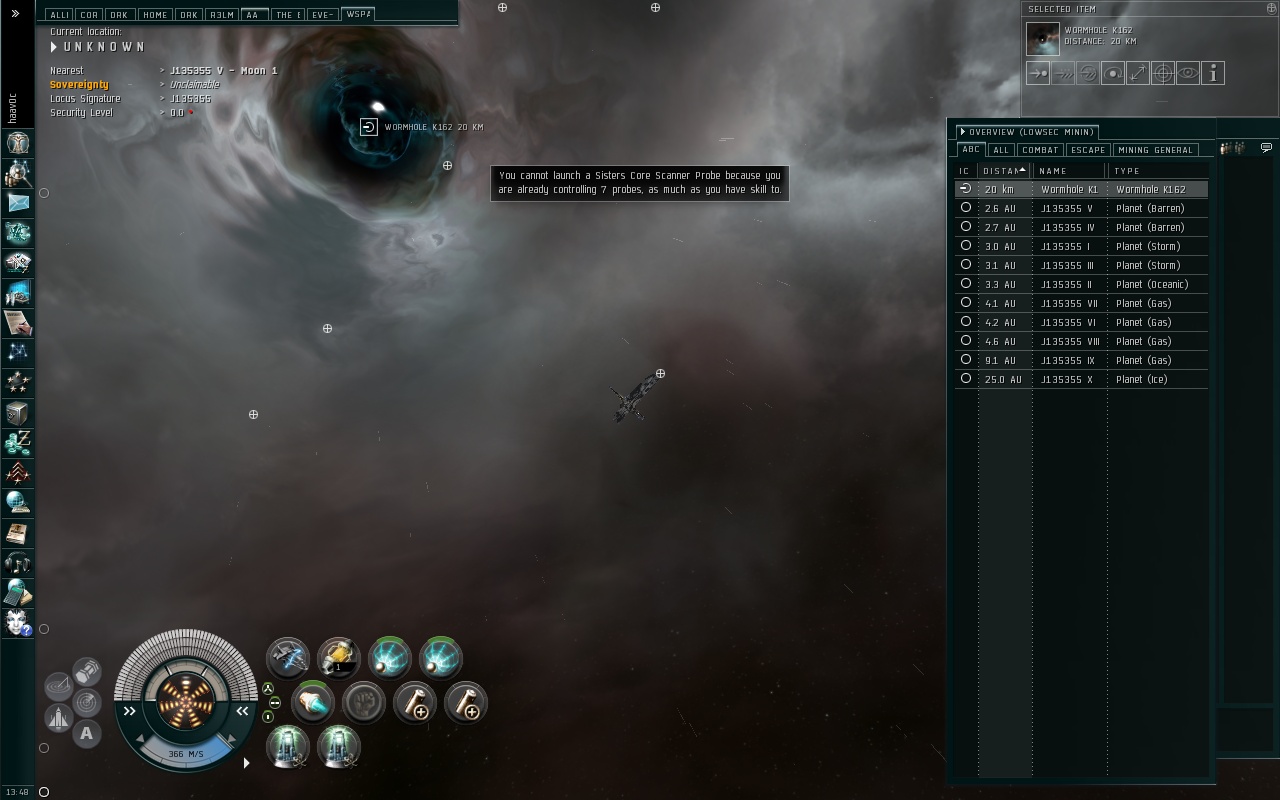Expand the left sidebar with the double arrow
Viewport: 1280px width, 800px height.
click(x=15, y=14)
